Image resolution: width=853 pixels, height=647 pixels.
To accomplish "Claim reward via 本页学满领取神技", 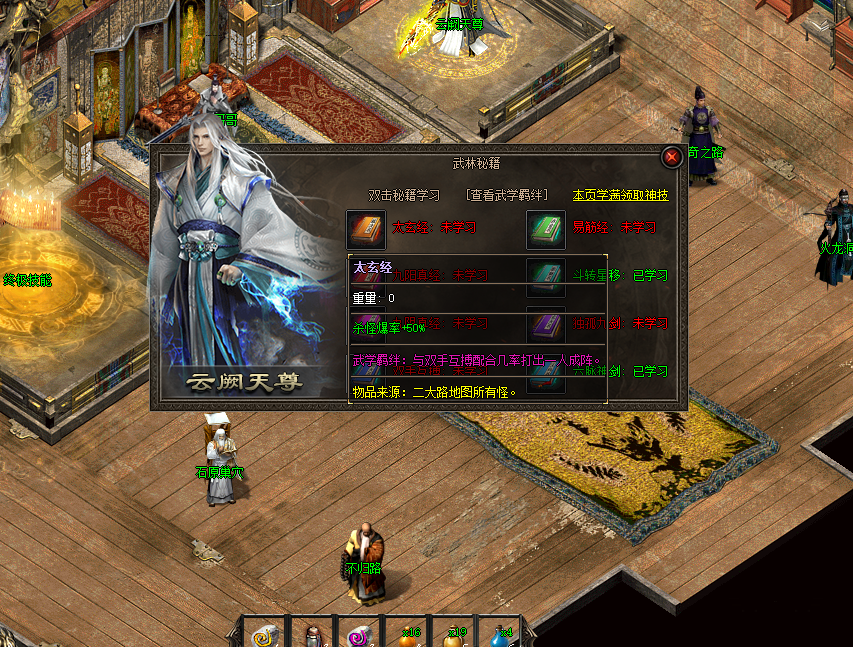I will 620,195.
